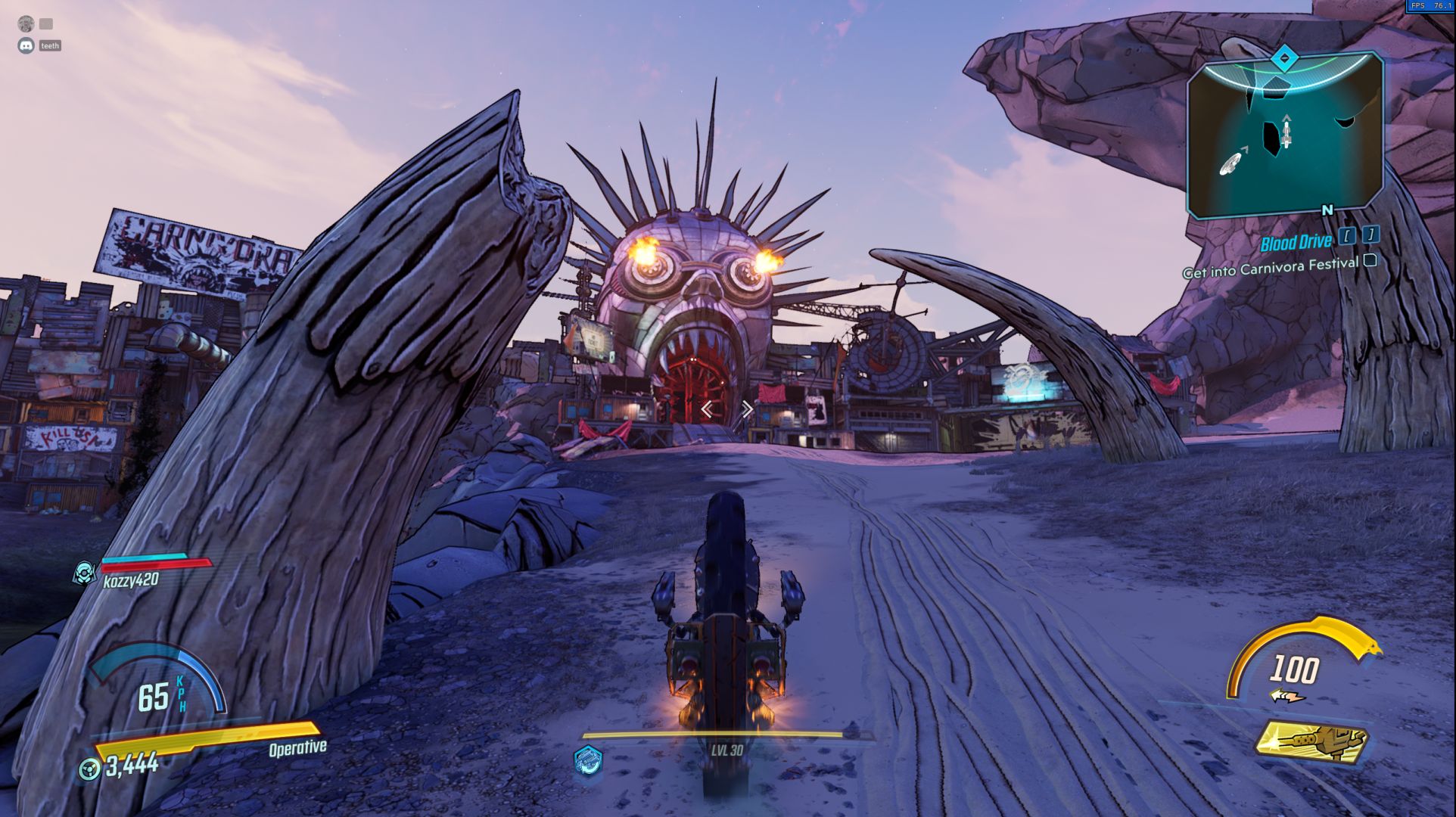Click the blue action skill hexagon icon
This screenshot has height=817, width=1456.
click(x=588, y=760)
